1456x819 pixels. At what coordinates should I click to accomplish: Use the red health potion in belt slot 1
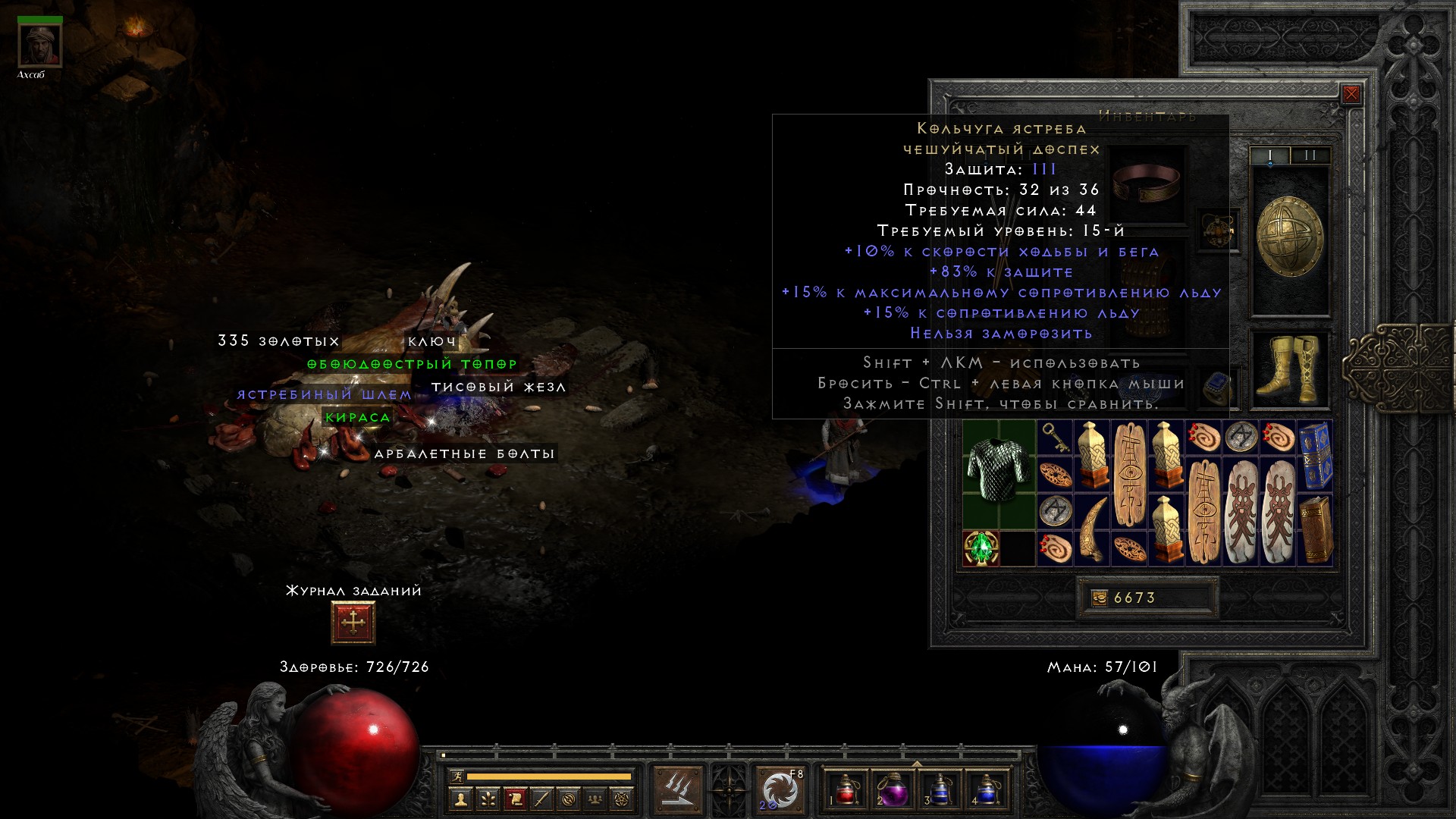846,789
